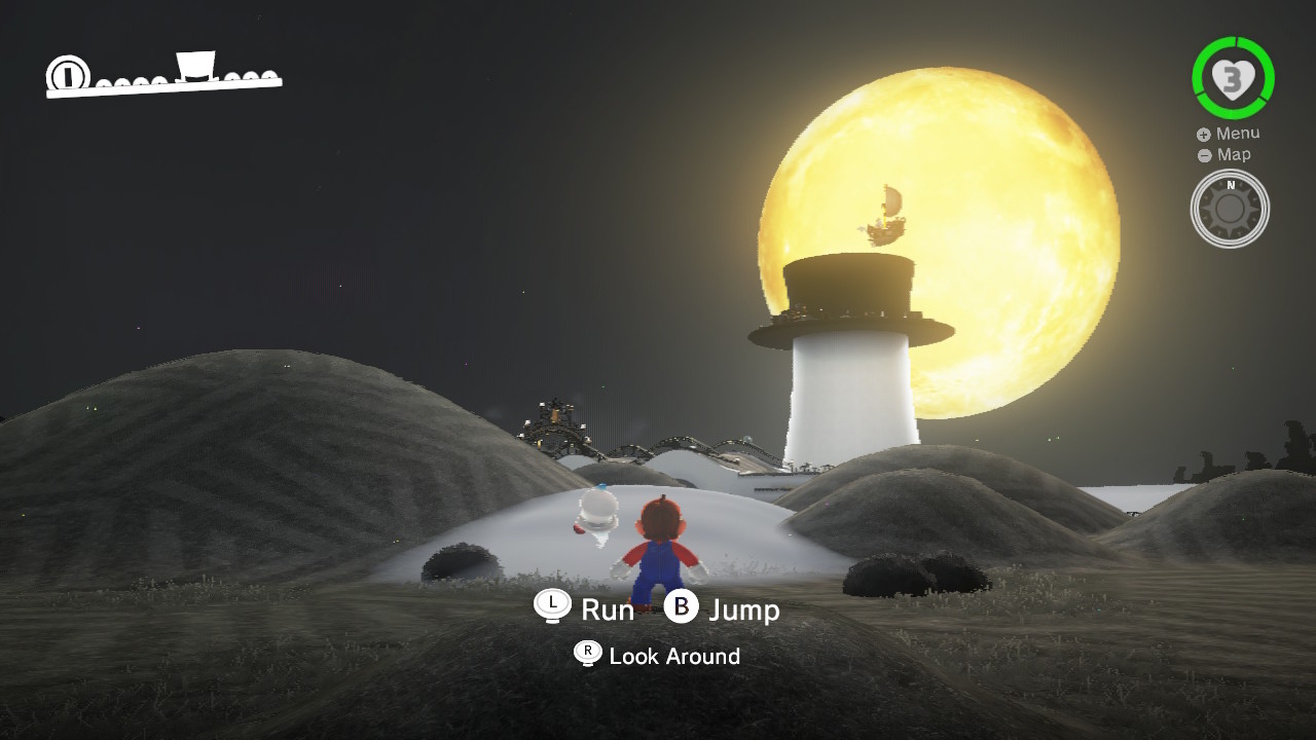Click the compass dial

[1230, 209]
